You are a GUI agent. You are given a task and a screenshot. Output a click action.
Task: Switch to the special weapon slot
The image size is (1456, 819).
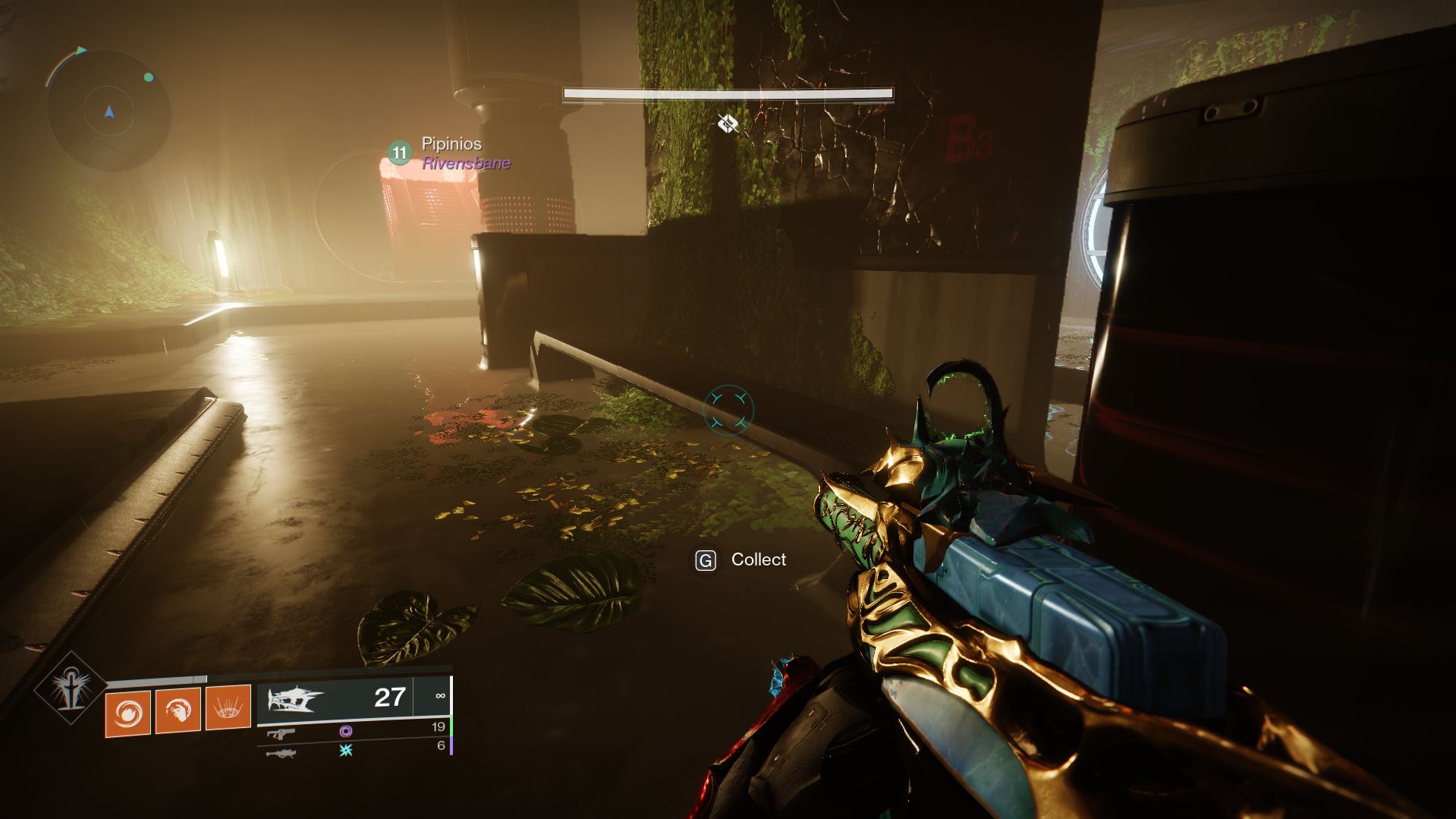[280, 732]
